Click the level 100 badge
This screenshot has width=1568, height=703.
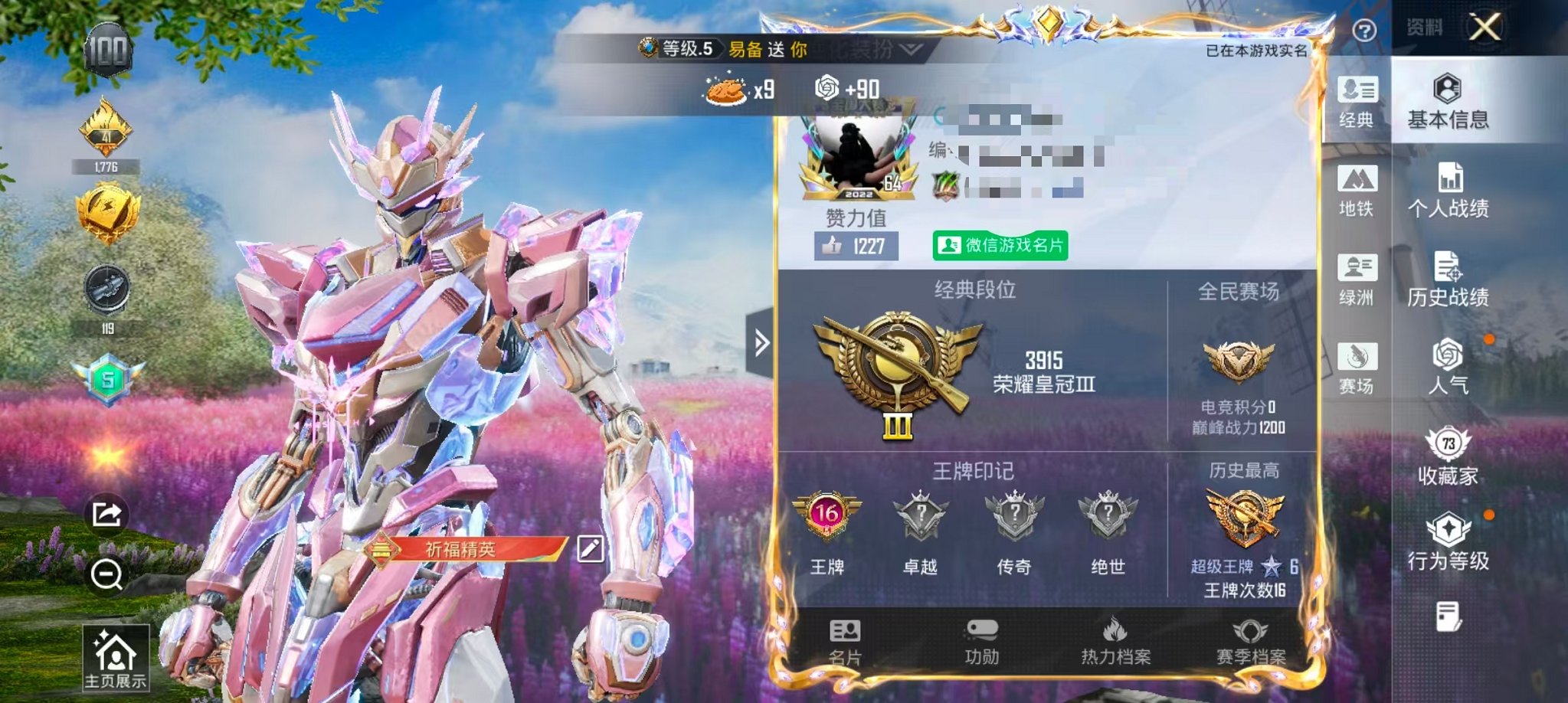[x=109, y=51]
